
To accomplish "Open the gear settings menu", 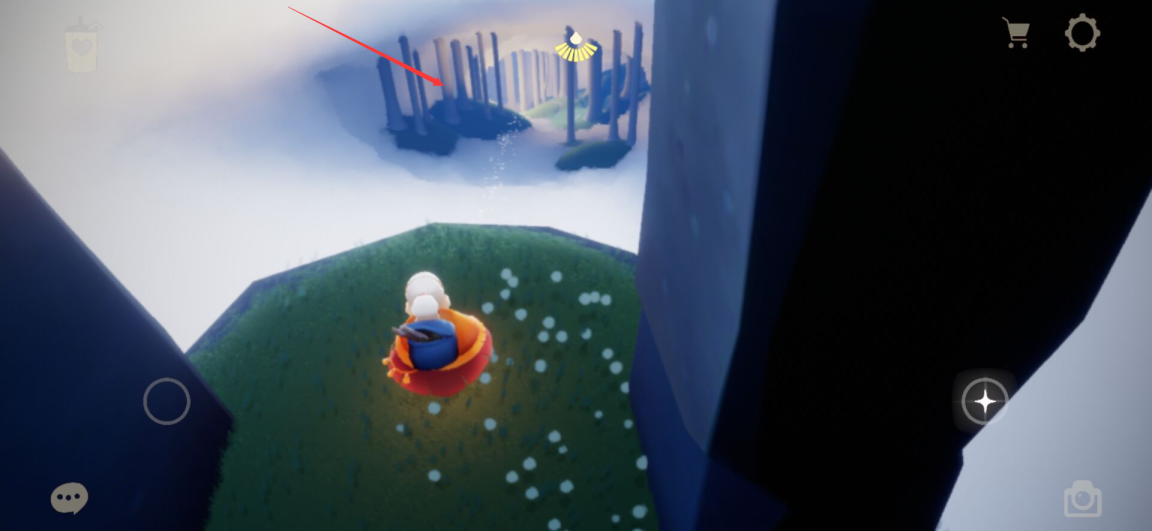I will click(x=1082, y=33).
